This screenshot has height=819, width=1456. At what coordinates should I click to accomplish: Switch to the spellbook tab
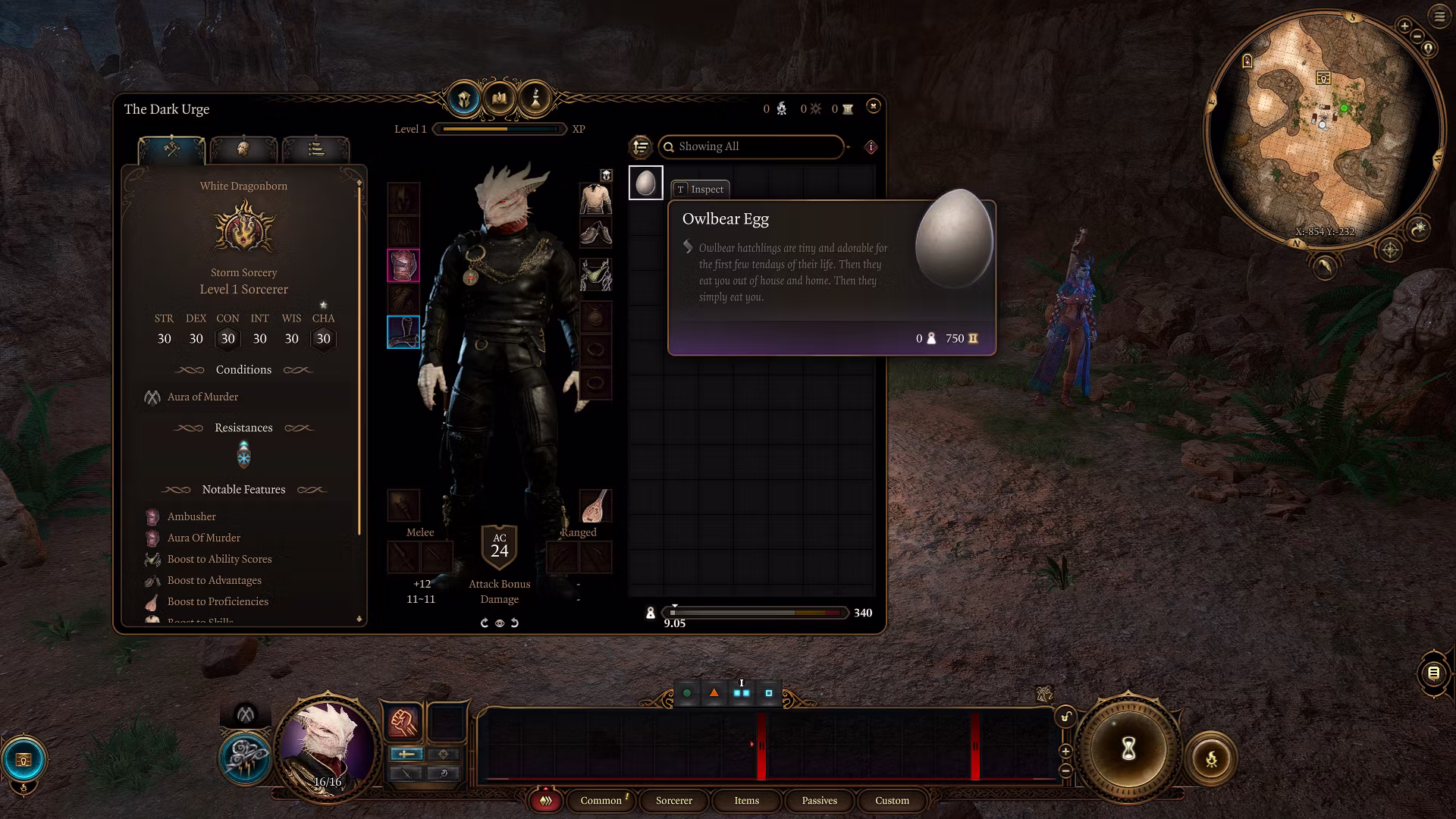[x=500, y=99]
